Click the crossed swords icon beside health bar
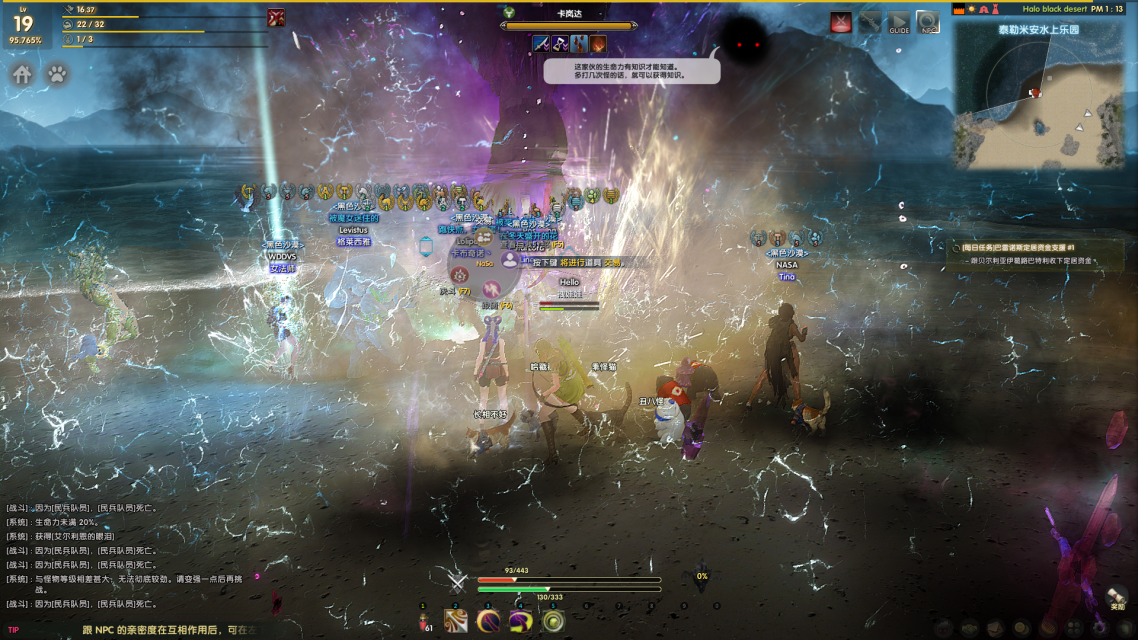Screen dimensions: 1138x640 [458, 581]
